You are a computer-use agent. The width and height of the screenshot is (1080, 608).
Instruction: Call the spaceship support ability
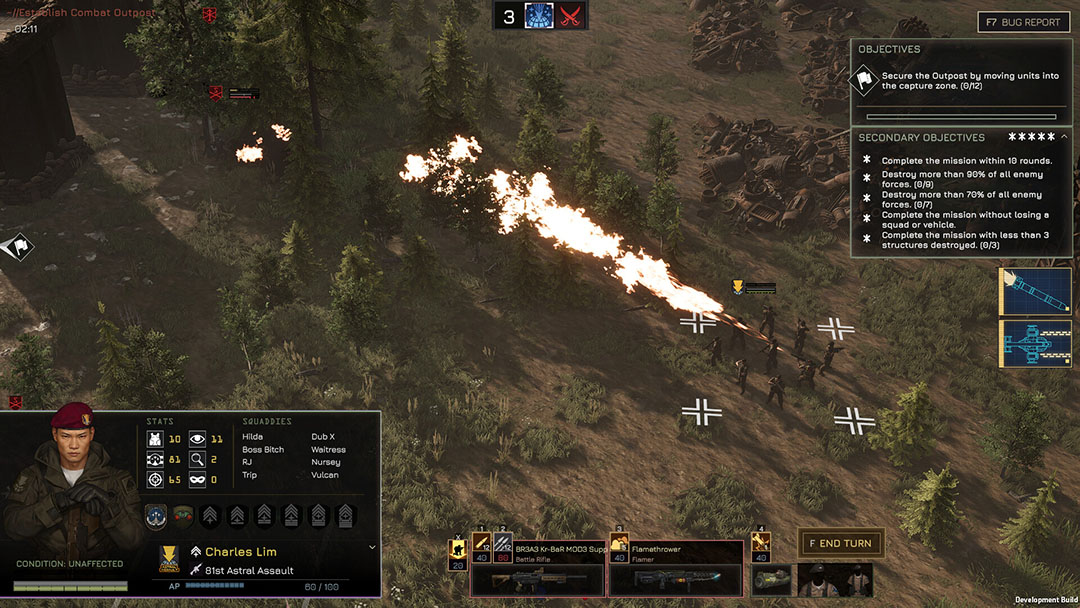coord(1035,343)
